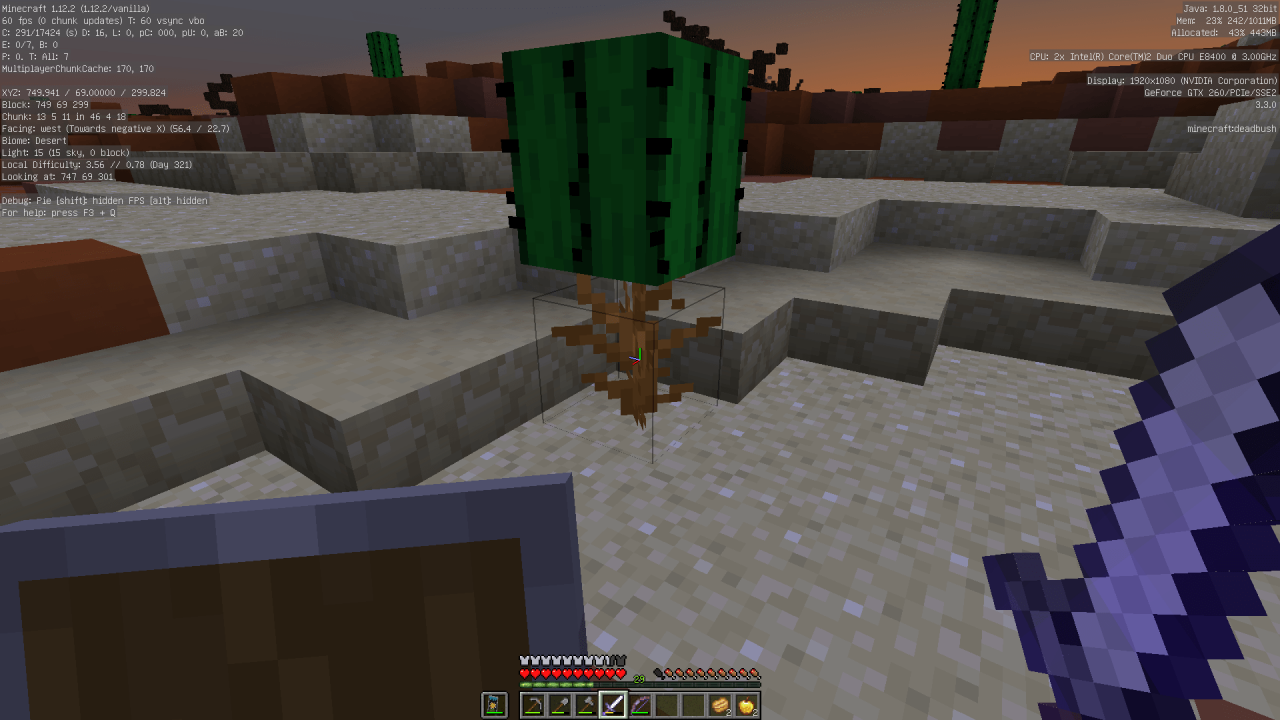Select the bread hotbar slot

pyautogui.click(x=720, y=706)
